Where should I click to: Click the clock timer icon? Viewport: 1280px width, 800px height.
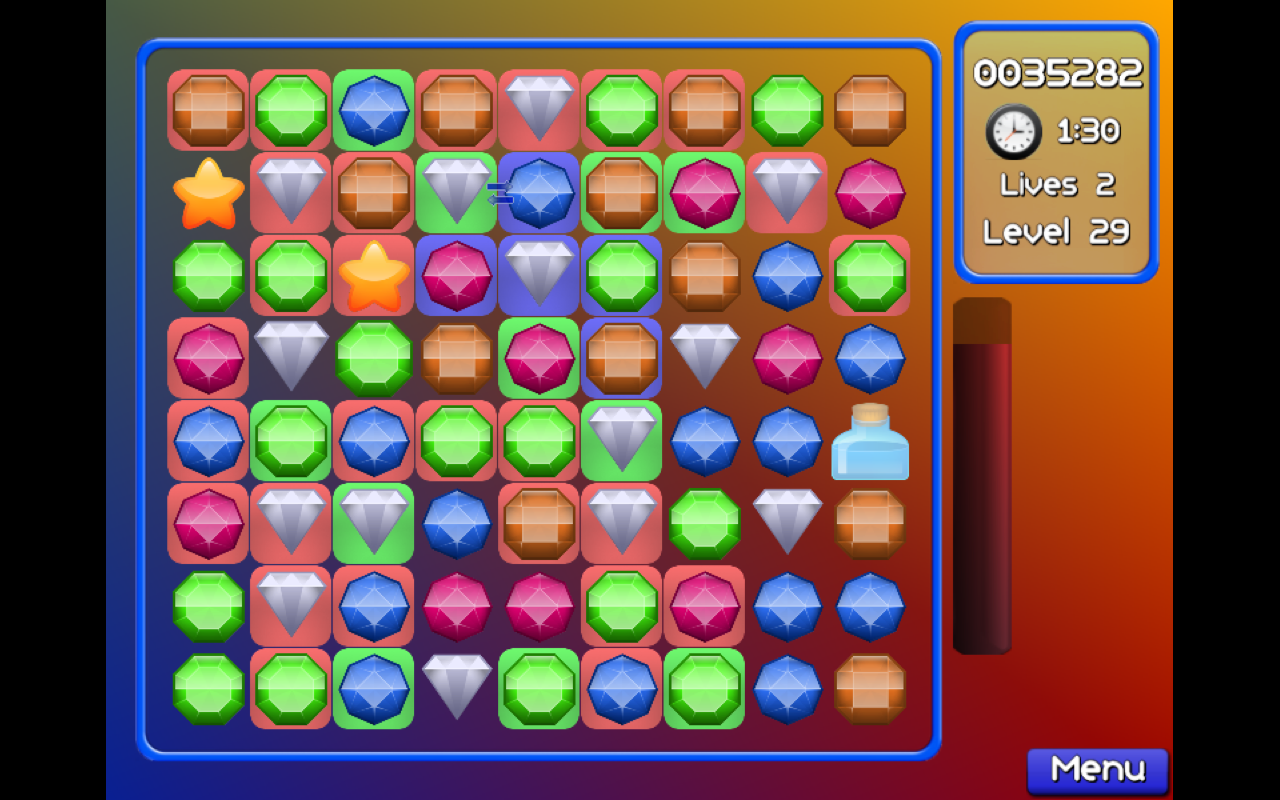(x=1012, y=131)
